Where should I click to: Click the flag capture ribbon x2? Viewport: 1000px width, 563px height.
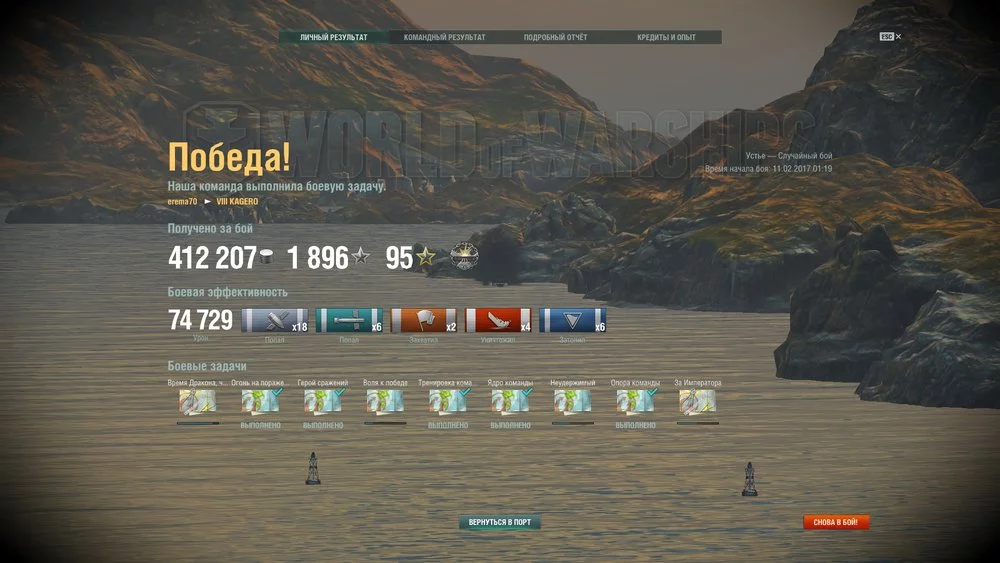(424, 320)
